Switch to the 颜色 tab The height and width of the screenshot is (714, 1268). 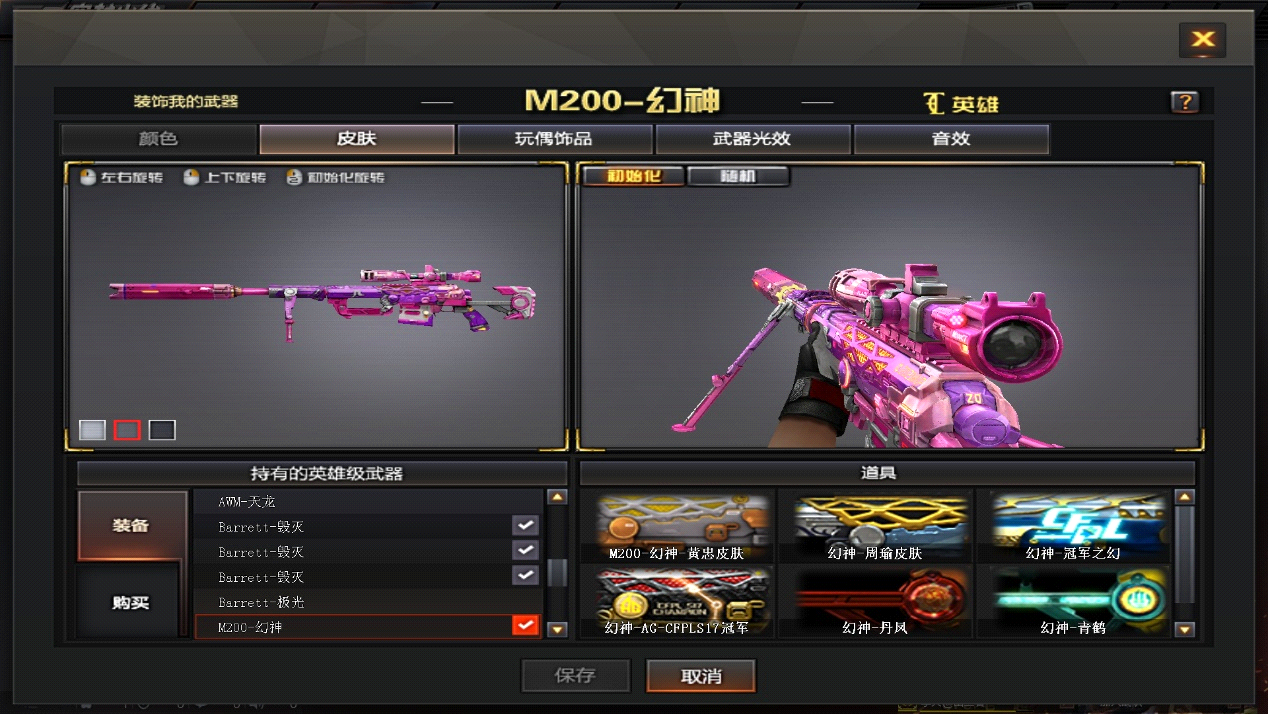click(158, 139)
